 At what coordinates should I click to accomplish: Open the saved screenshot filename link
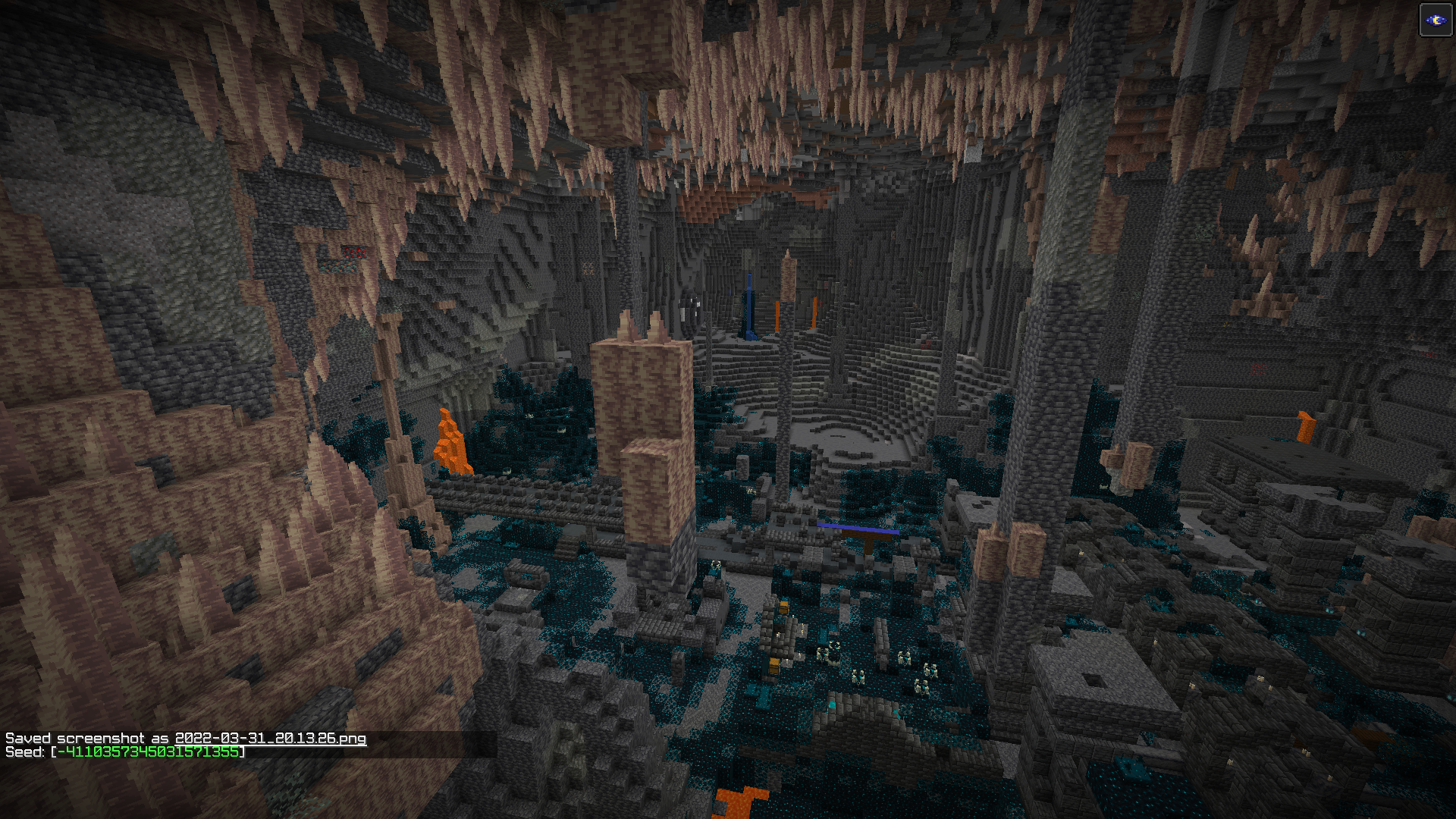coord(270,738)
